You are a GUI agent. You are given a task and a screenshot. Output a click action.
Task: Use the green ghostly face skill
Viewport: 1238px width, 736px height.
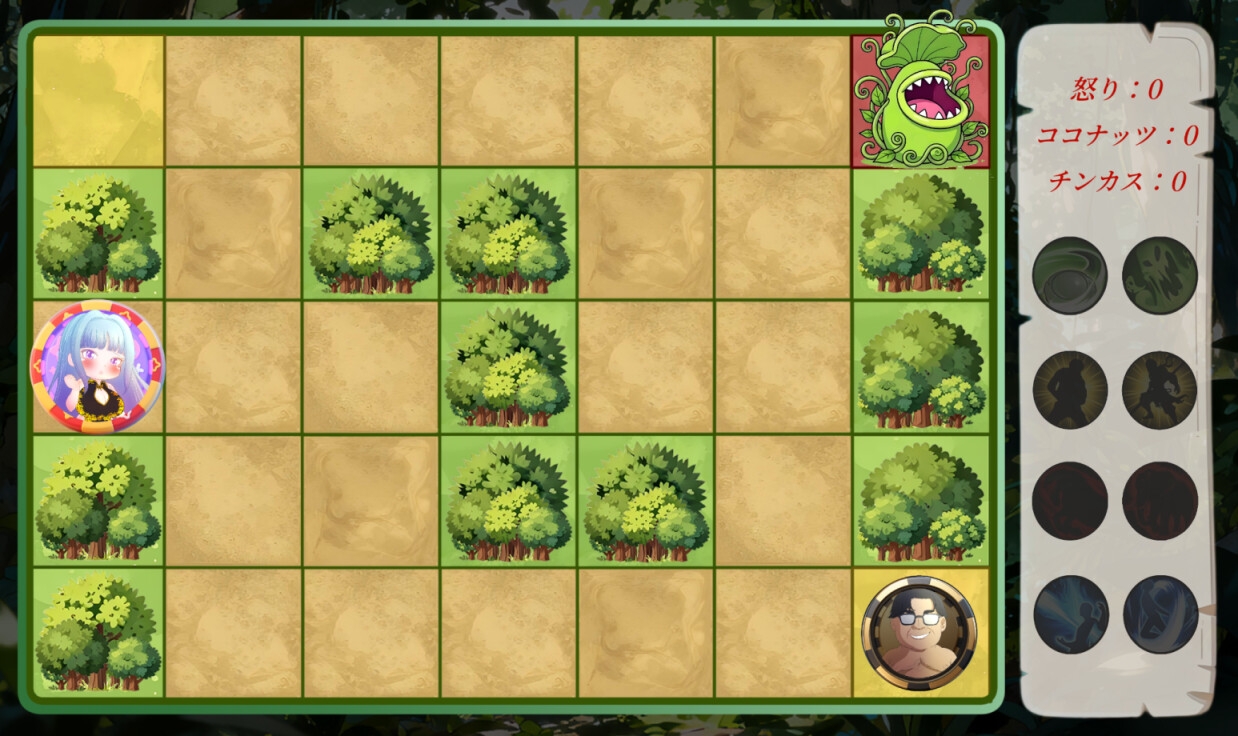(1160, 275)
